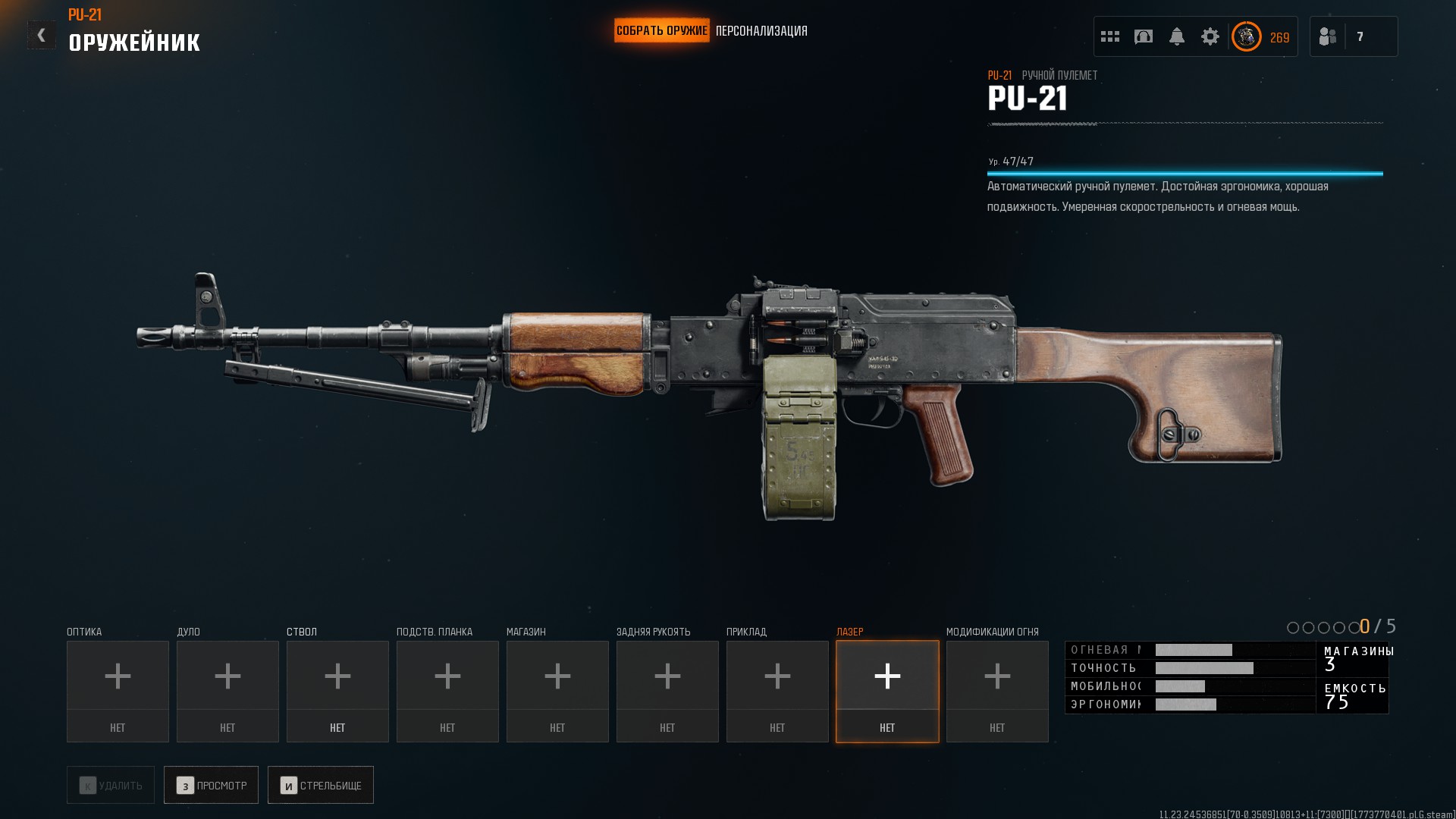Go back with the top-left arrow
Viewport: 1456px width, 819px height.
(x=42, y=35)
